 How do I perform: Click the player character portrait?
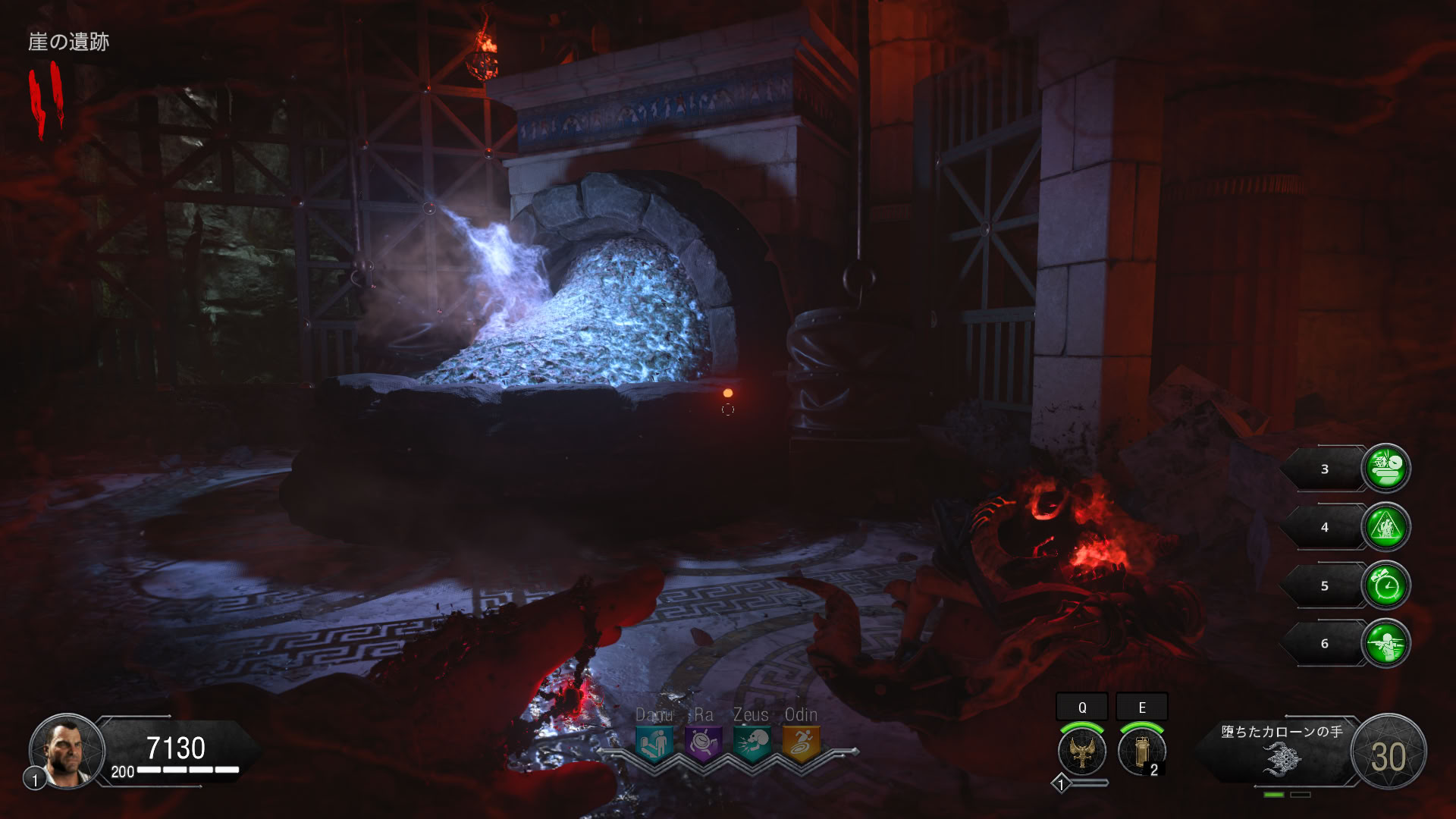click(67, 751)
